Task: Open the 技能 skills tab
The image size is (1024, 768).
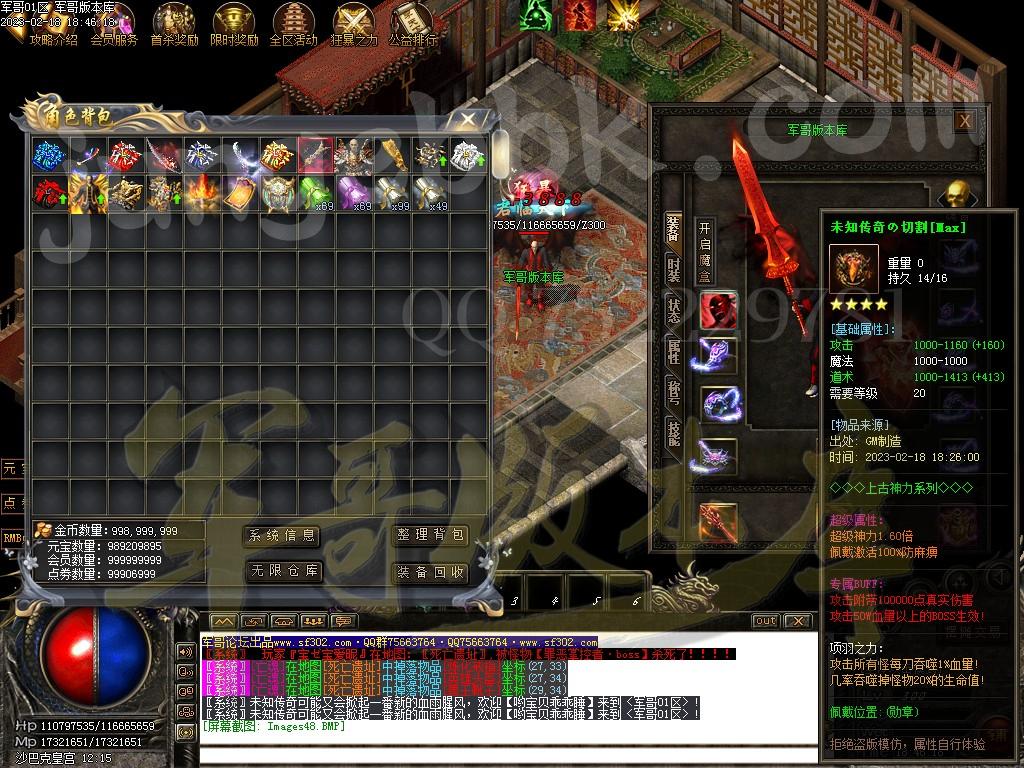Action: (673, 434)
